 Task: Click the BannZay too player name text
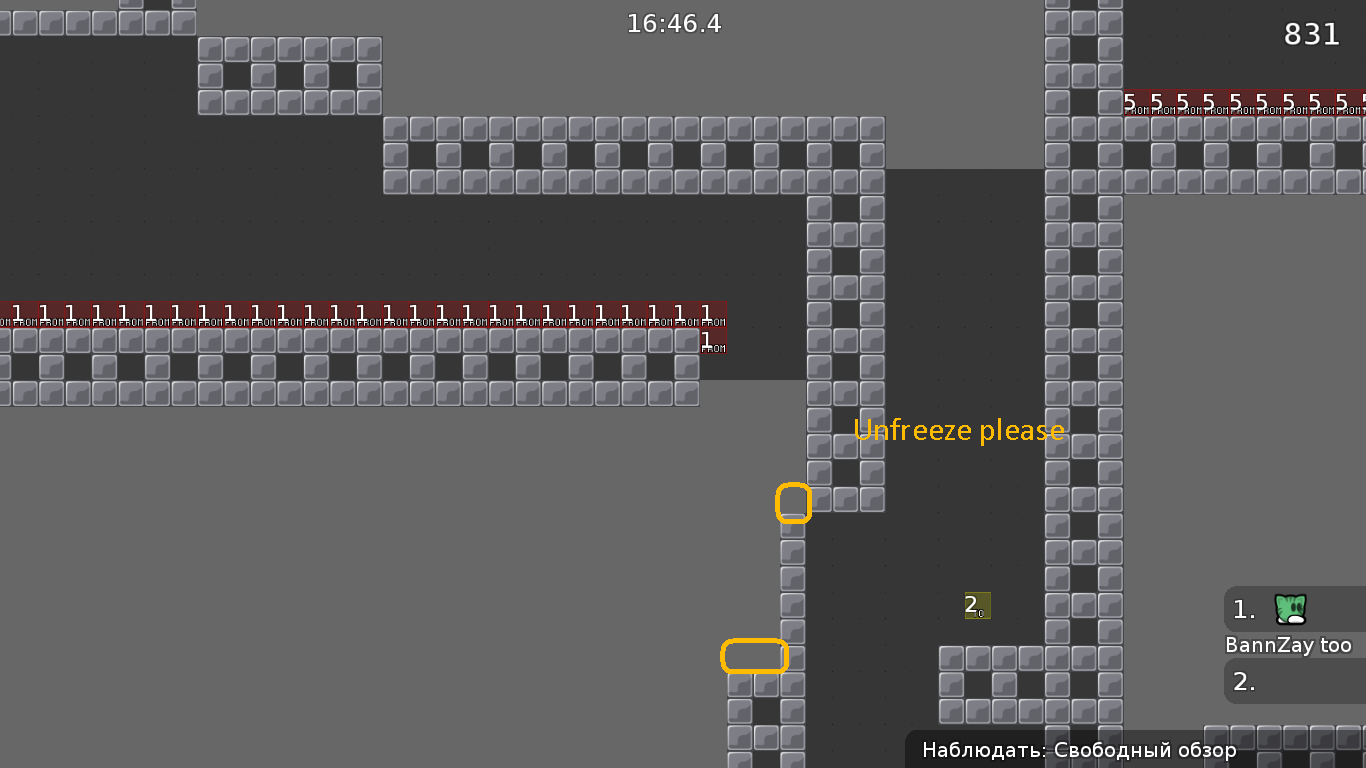pos(1290,645)
